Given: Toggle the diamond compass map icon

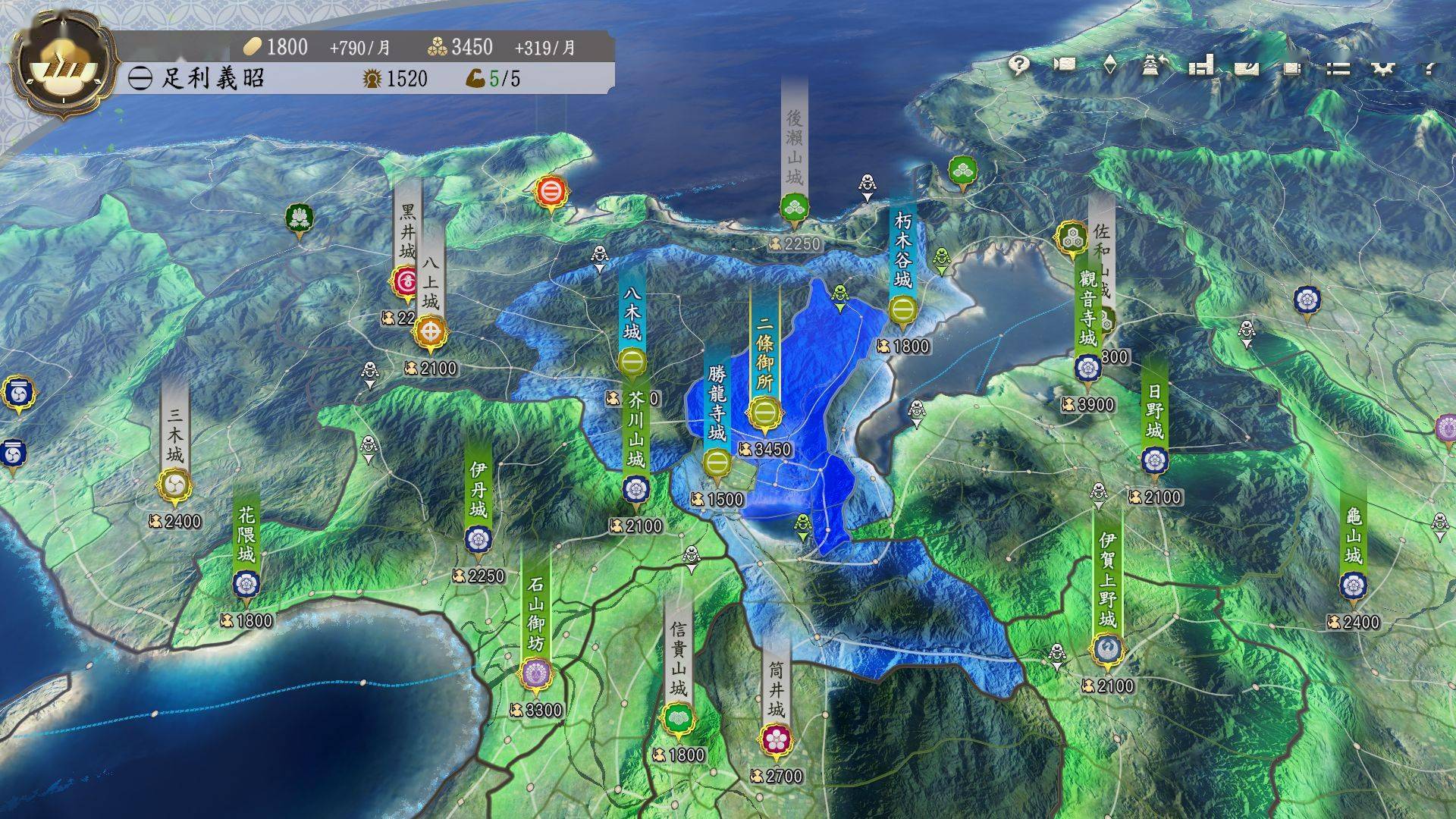Looking at the screenshot, I should click(x=1109, y=66).
